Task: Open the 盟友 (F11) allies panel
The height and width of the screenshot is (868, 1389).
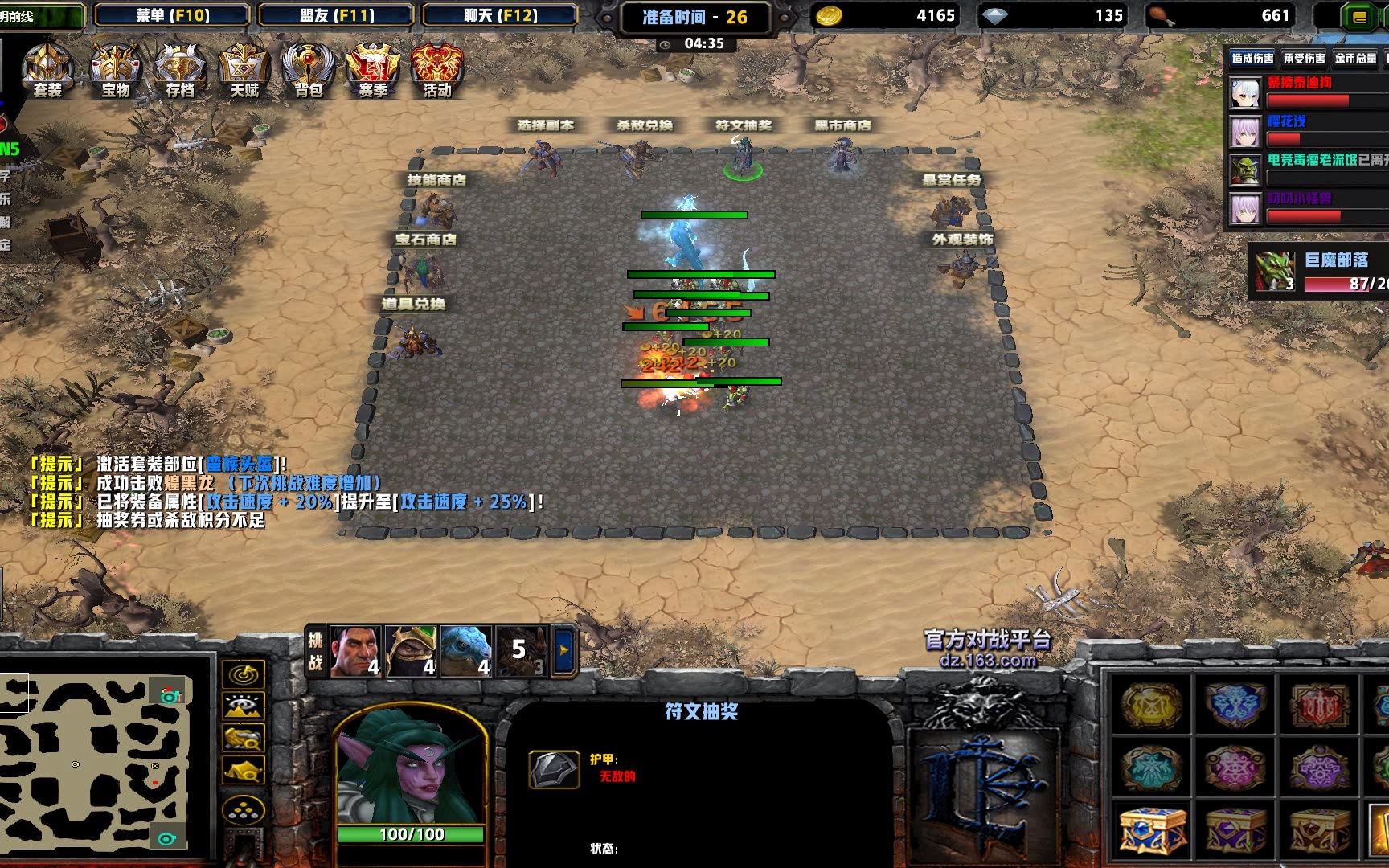Action: point(337,15)
